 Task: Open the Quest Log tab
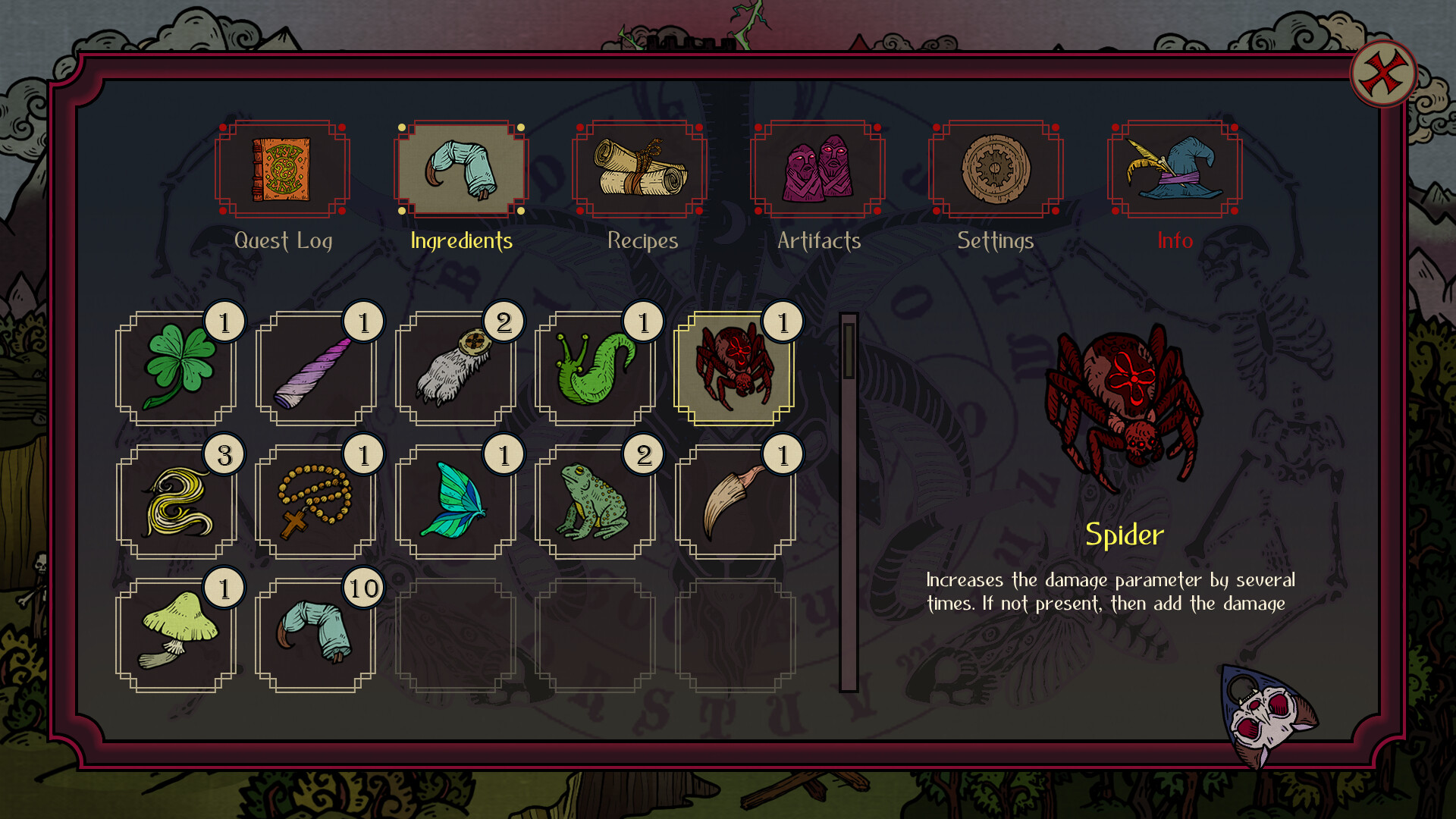[282, 169]
